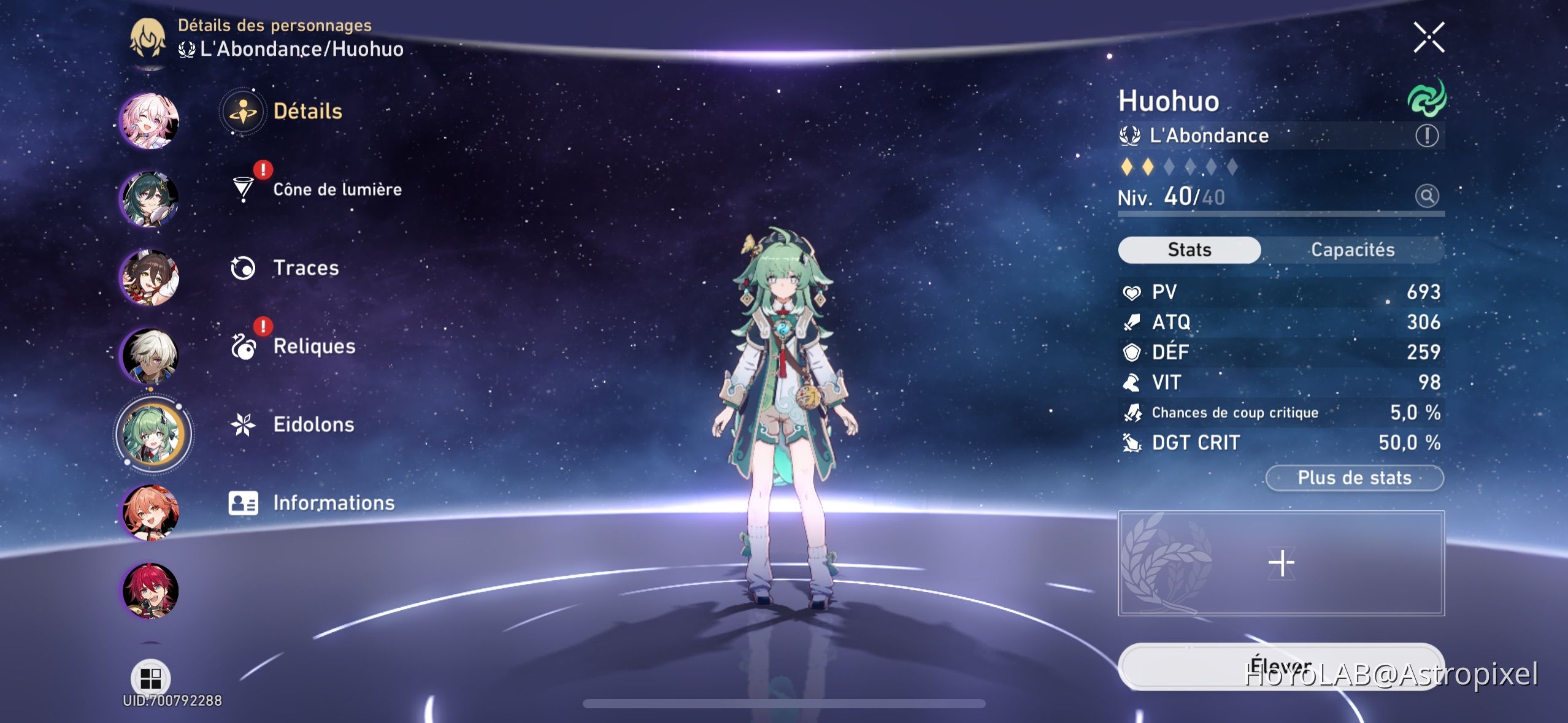Open Détails des personnages header emblem
1568x723 pixels.
click(148, 39)
